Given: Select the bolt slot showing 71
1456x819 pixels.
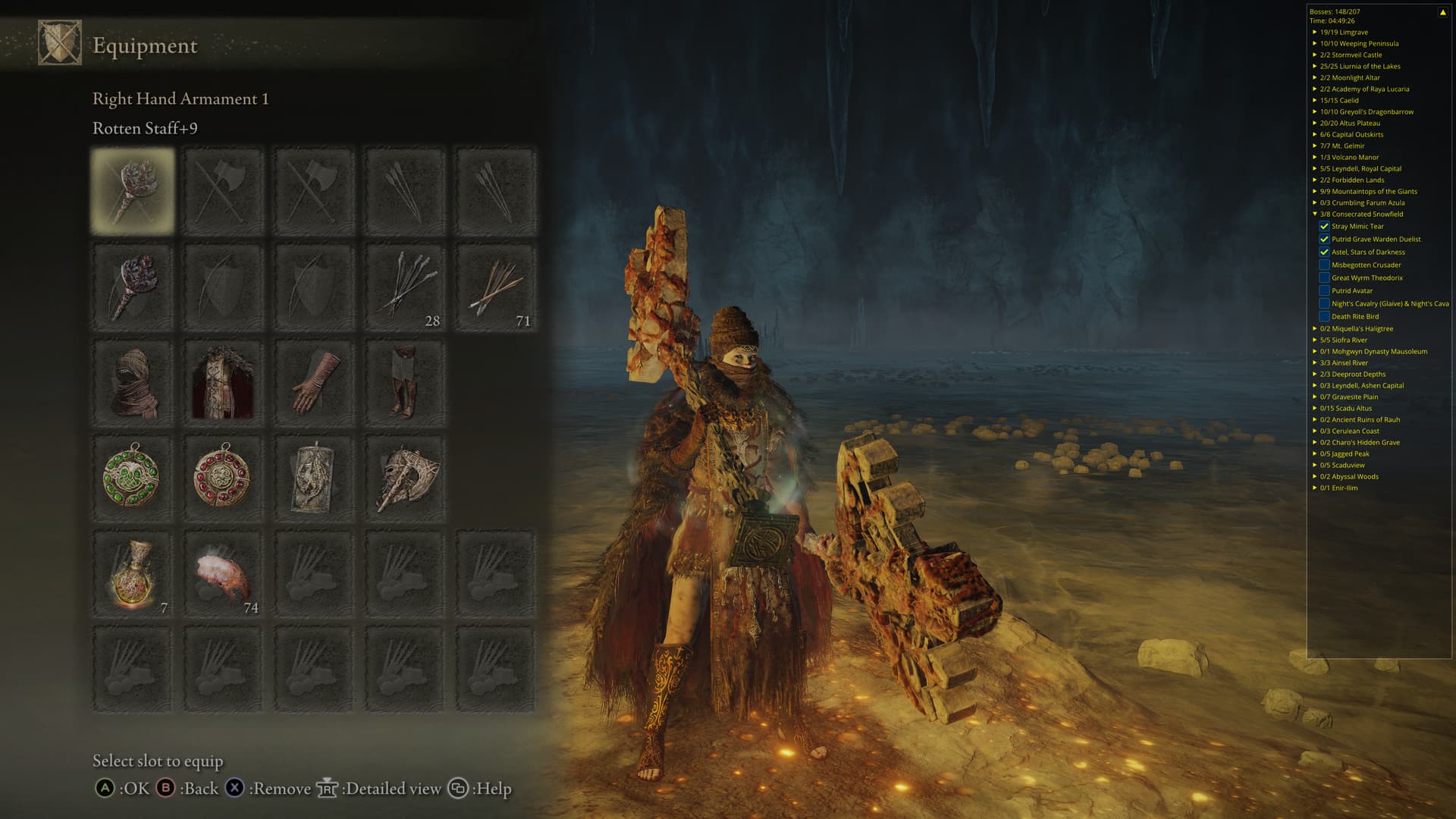Looking at the screenshot, I should pos(495,287).
